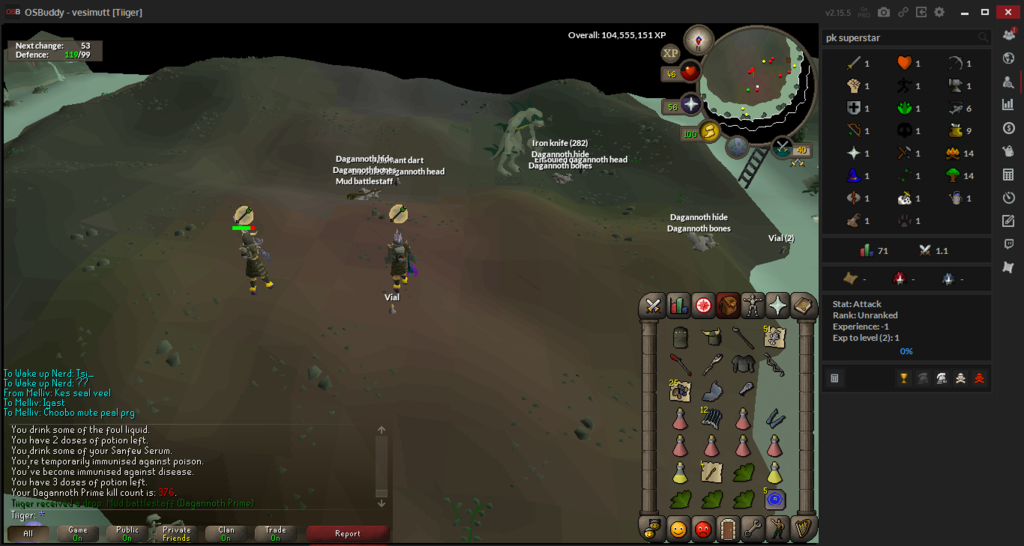
Task: Activate quick-prayers via the prayer orb
Action: pyautogui.click(x=690, y=104)
